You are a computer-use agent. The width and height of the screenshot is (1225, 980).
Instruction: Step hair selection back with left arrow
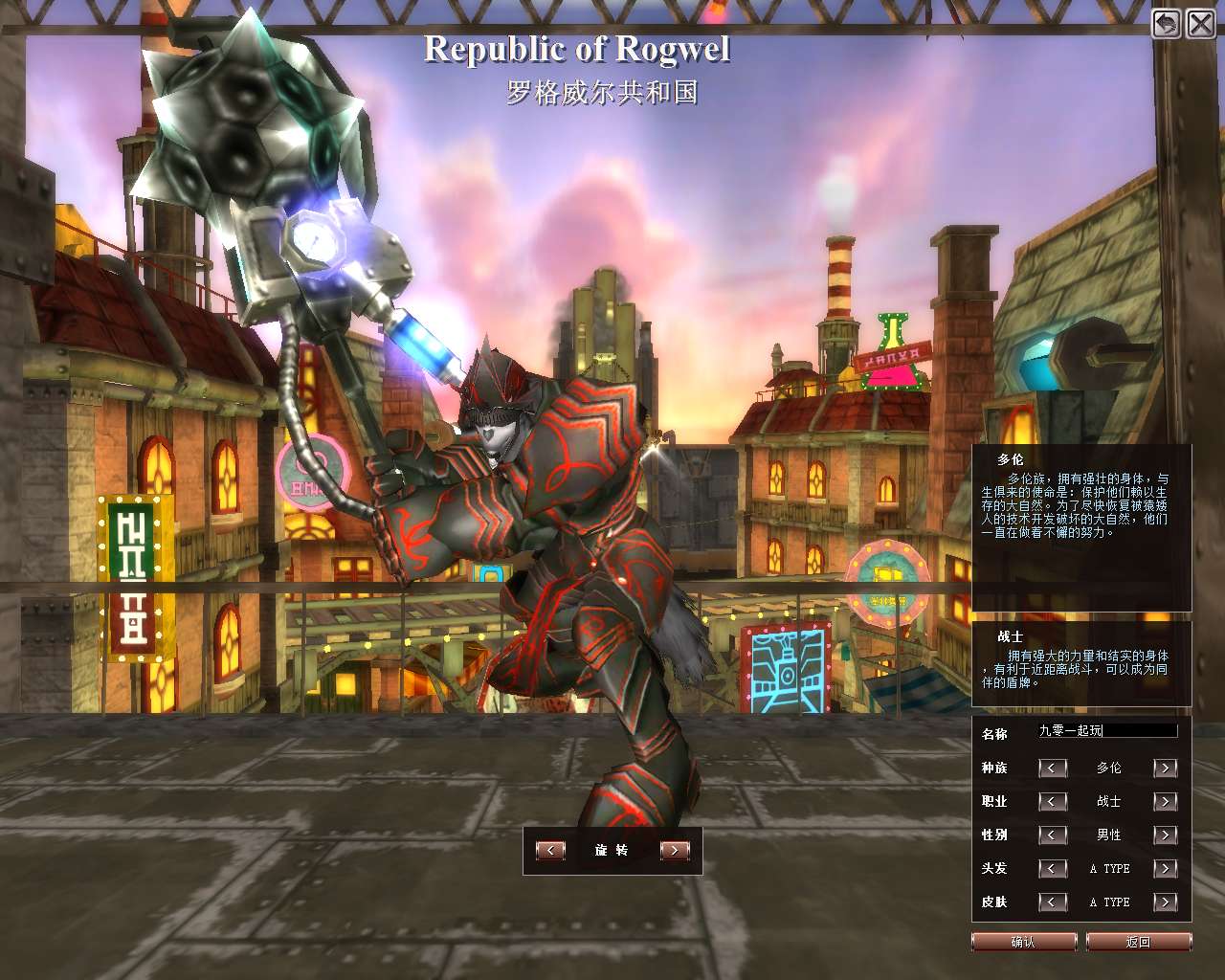click(x=1053, y=869)
